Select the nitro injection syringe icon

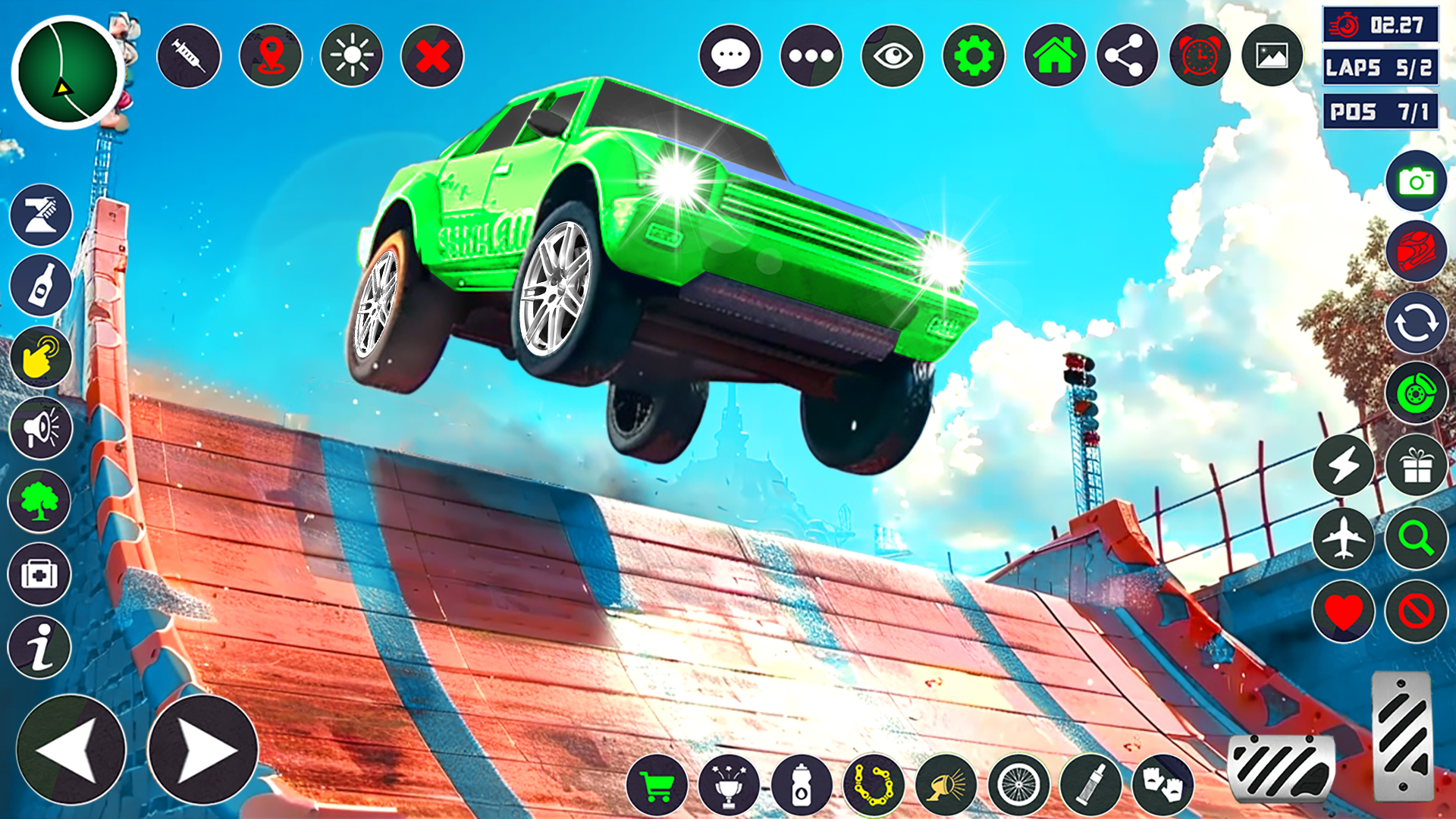click(189, 54)
